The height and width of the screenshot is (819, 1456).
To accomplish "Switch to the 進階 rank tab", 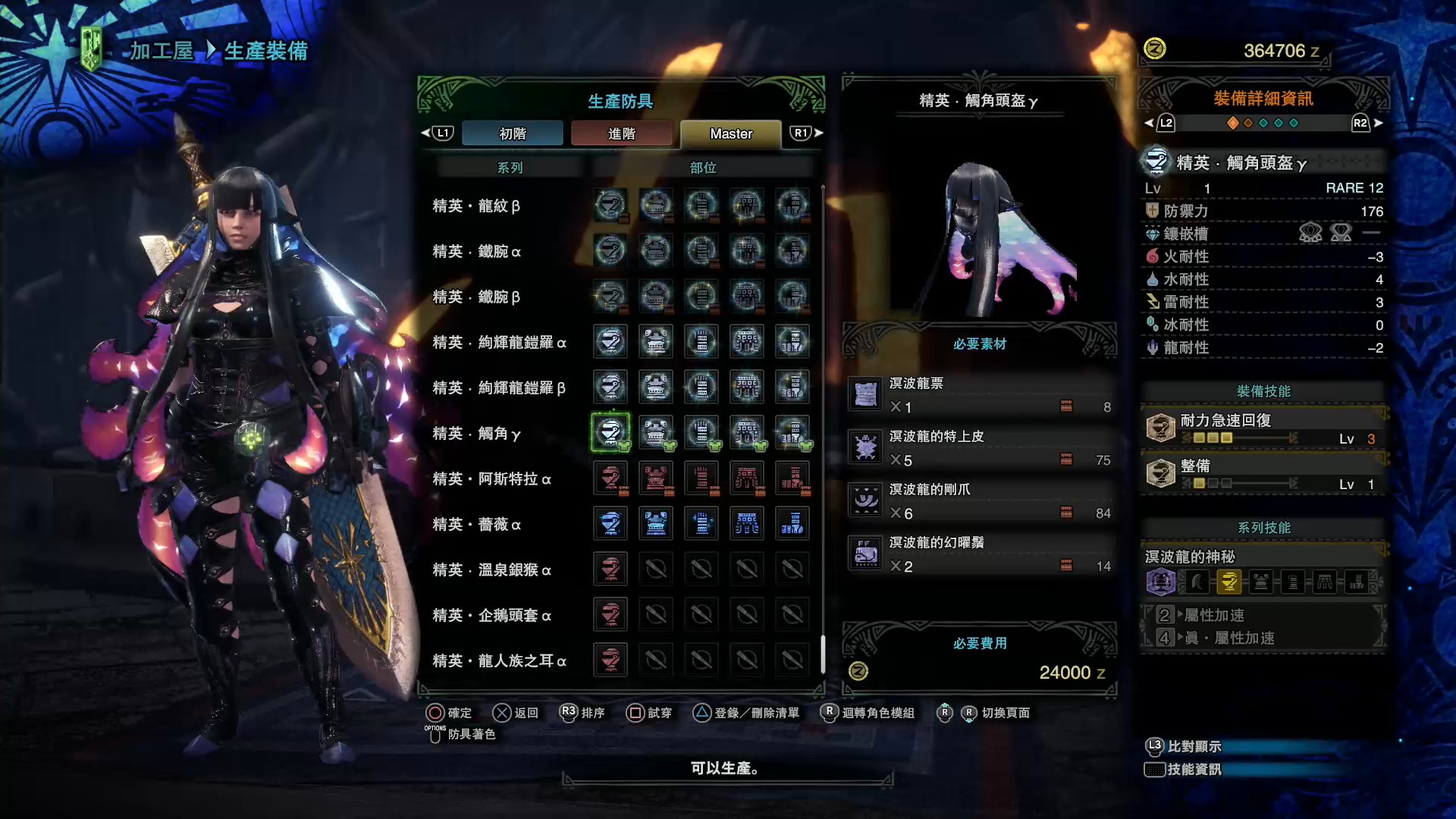I will pyautogui.click(x=621, y=133).
